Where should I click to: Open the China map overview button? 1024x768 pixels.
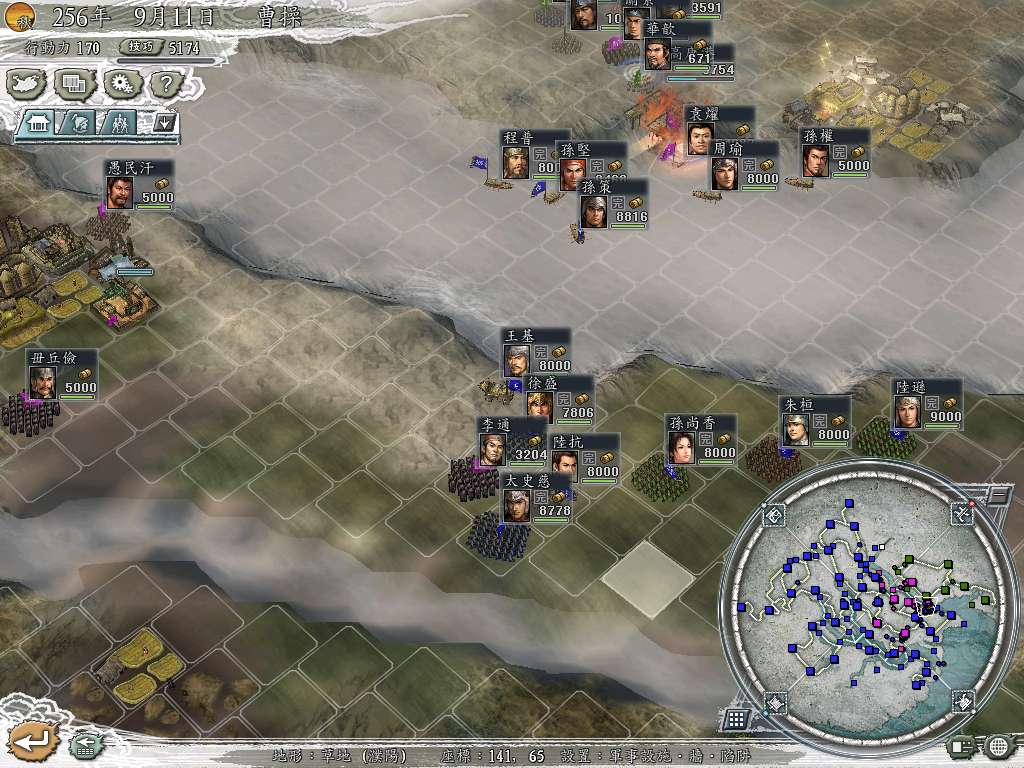point(27,84)
